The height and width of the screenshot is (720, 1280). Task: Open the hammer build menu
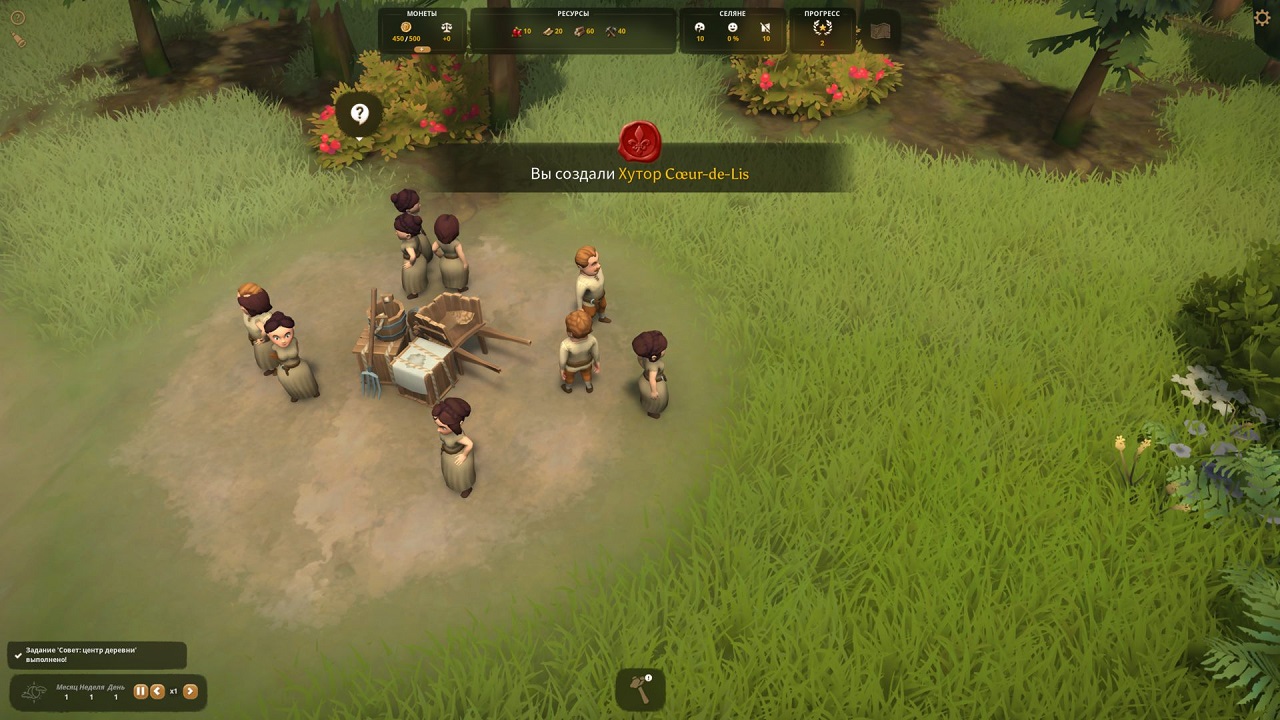click(640, 689)
